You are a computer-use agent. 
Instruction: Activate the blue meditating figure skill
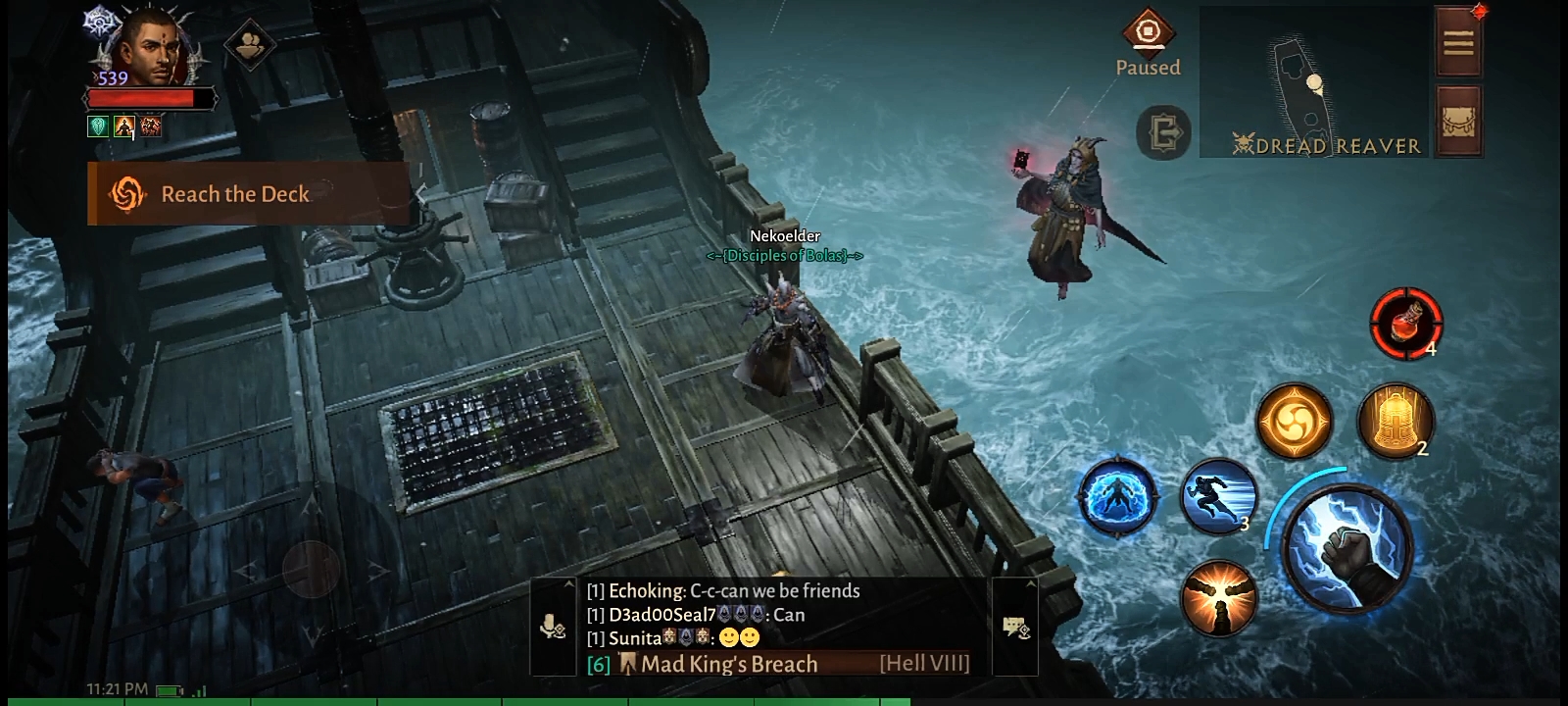pyautogui.click(x=1116, y=496)
